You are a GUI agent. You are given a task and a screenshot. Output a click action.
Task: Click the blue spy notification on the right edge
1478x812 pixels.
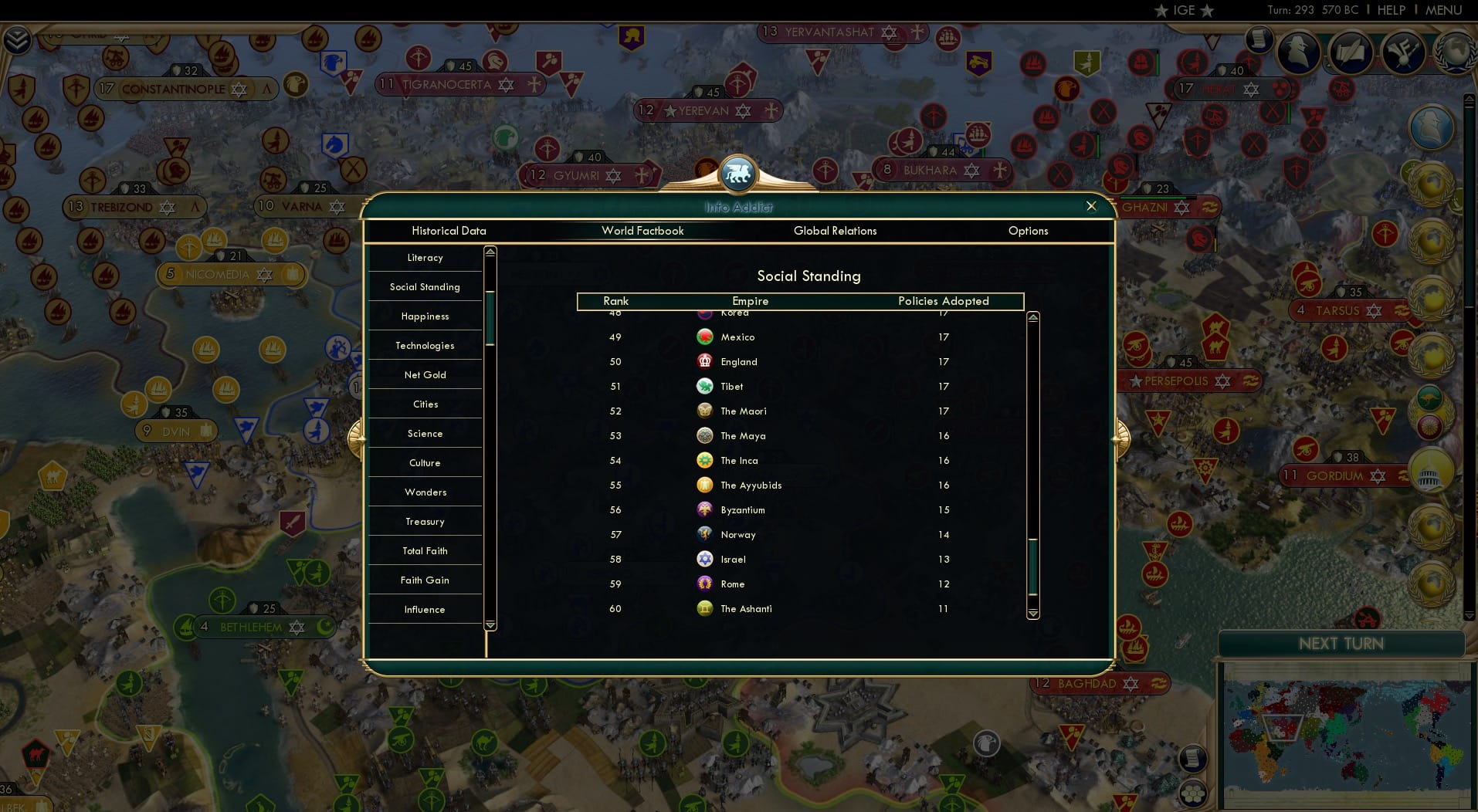(x=1433, y=126)
